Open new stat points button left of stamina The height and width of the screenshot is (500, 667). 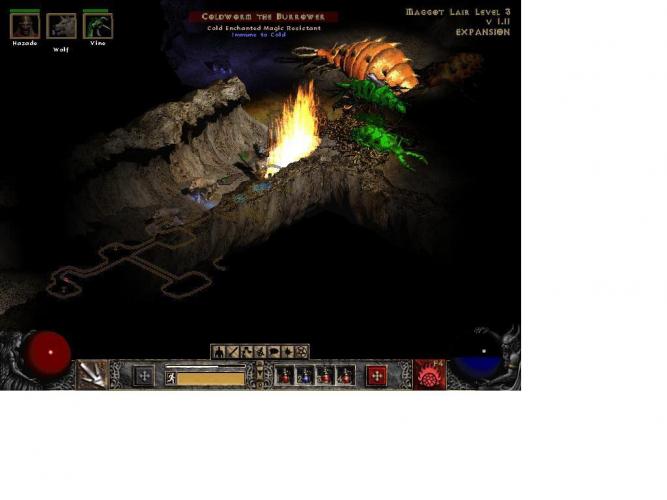pyautogui.click(x=144, y=376)
